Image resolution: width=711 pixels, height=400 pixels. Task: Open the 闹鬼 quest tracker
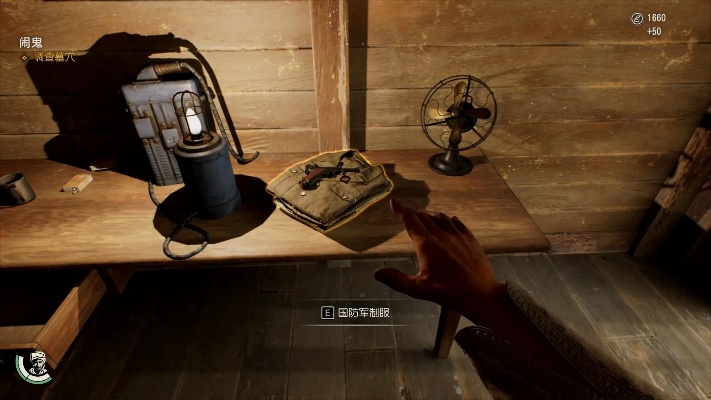coord(30,43)
